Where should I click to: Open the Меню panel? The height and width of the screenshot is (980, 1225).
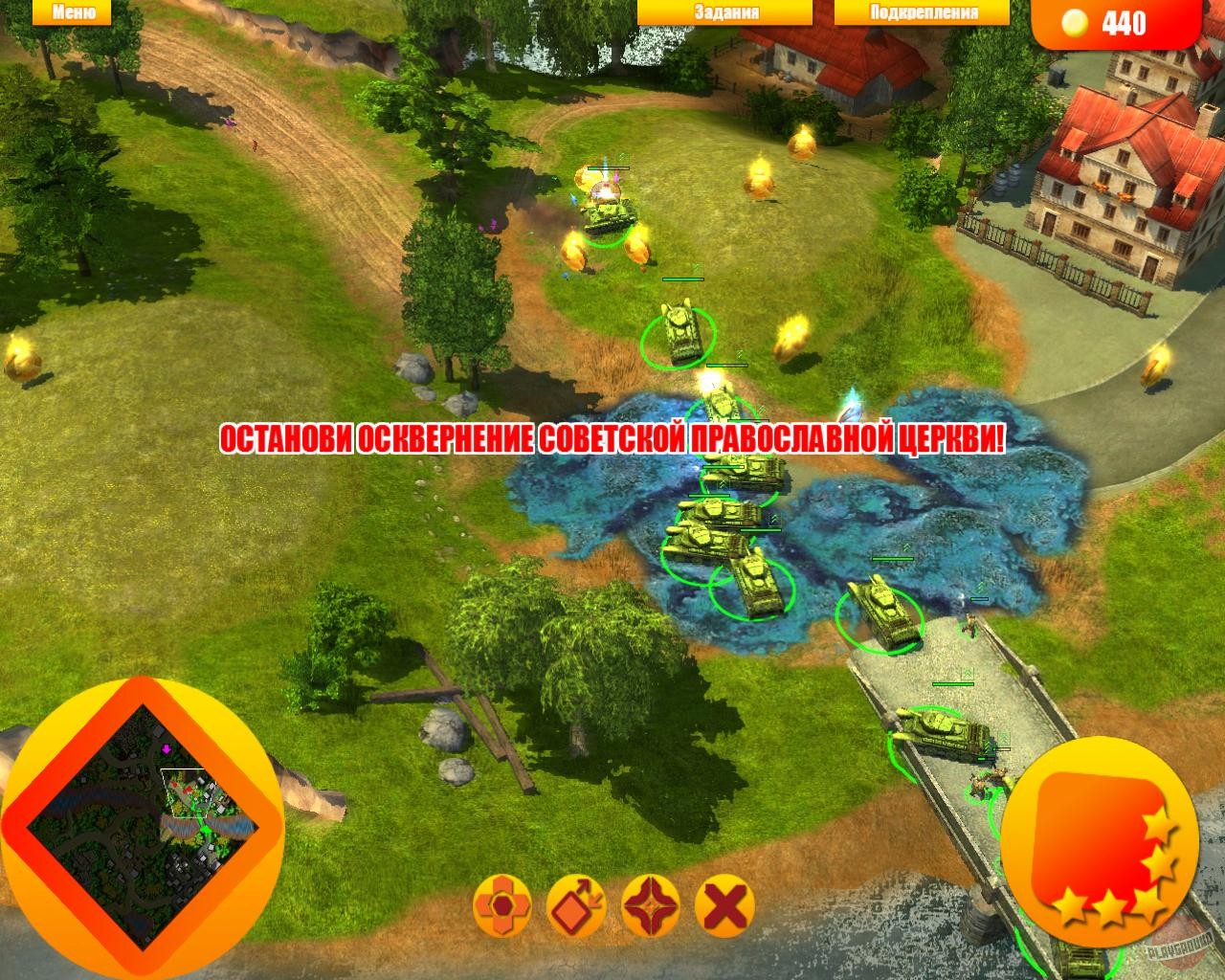[x=73, y=11]
